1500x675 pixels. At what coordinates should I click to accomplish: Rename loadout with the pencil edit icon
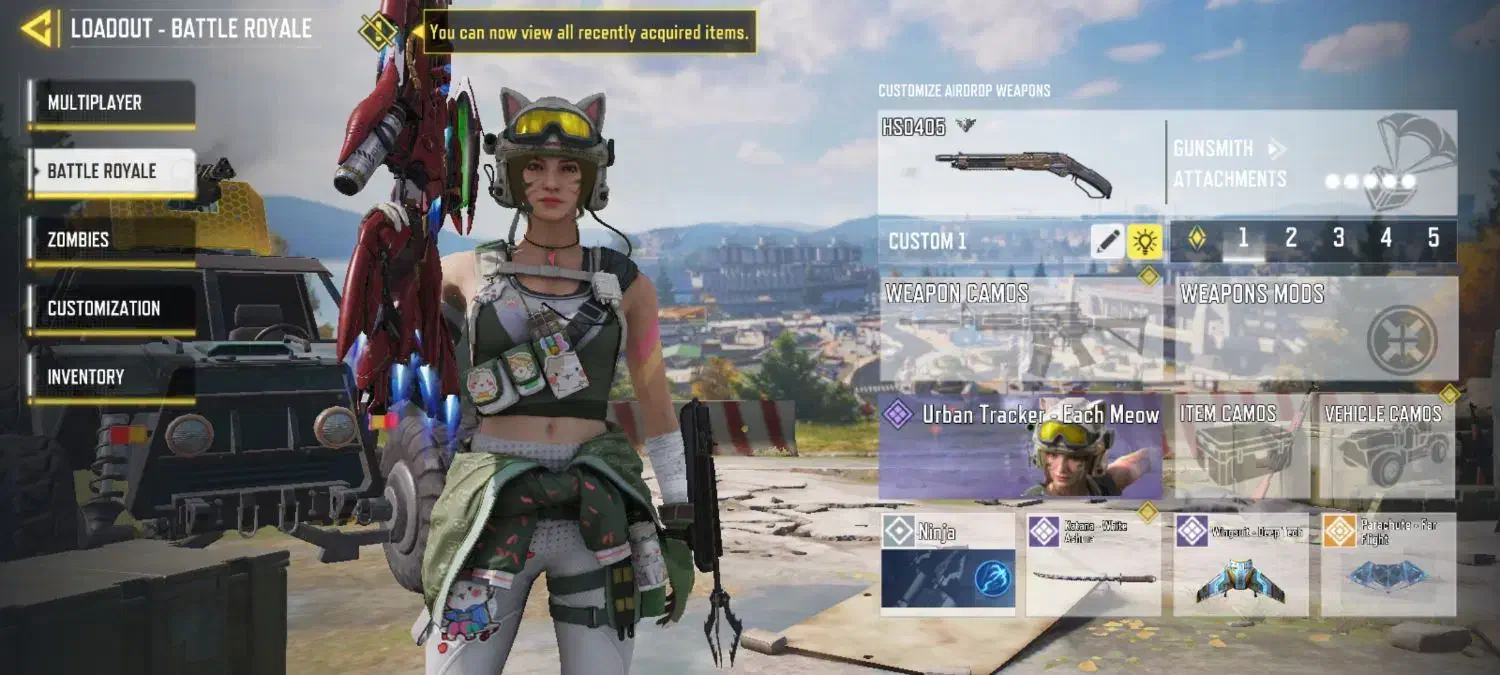[x=1107, y=241]
